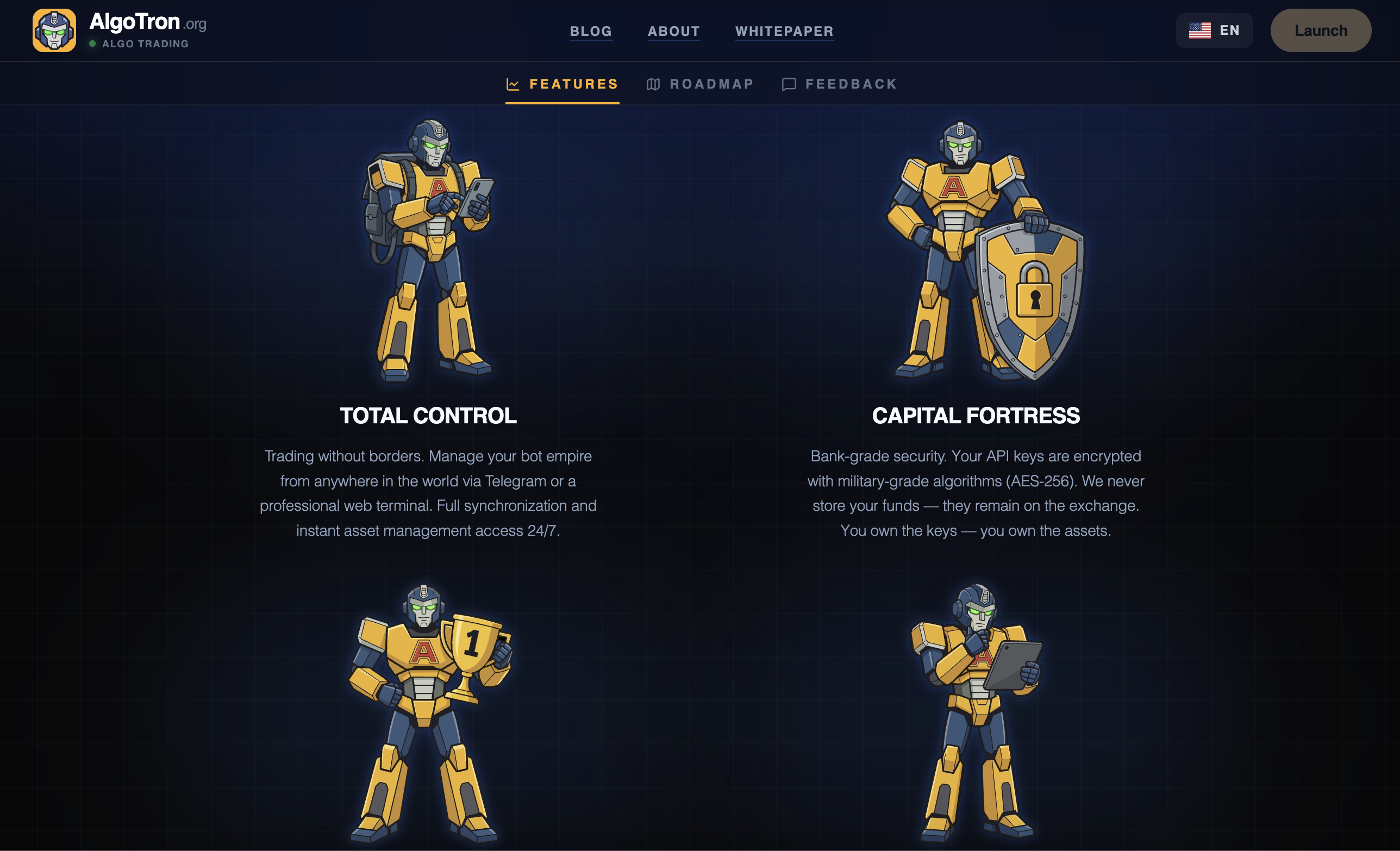
Task: Toggle the active Features section highlight
Action: coord(562,84)
